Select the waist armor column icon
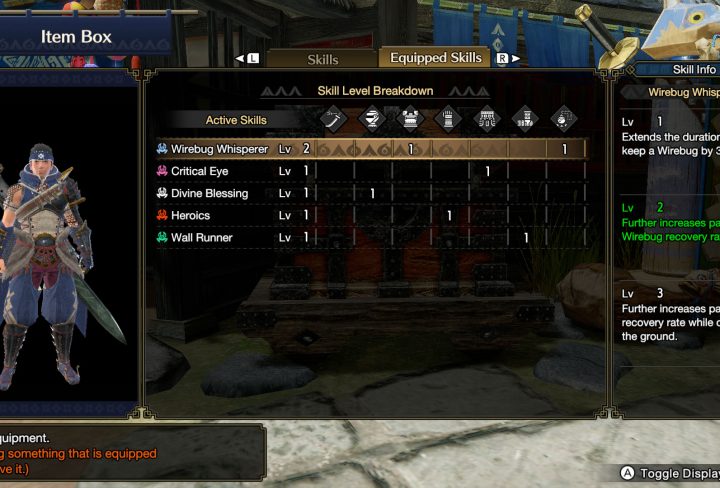This screenshot has width=720, height=488. [487, 119]
